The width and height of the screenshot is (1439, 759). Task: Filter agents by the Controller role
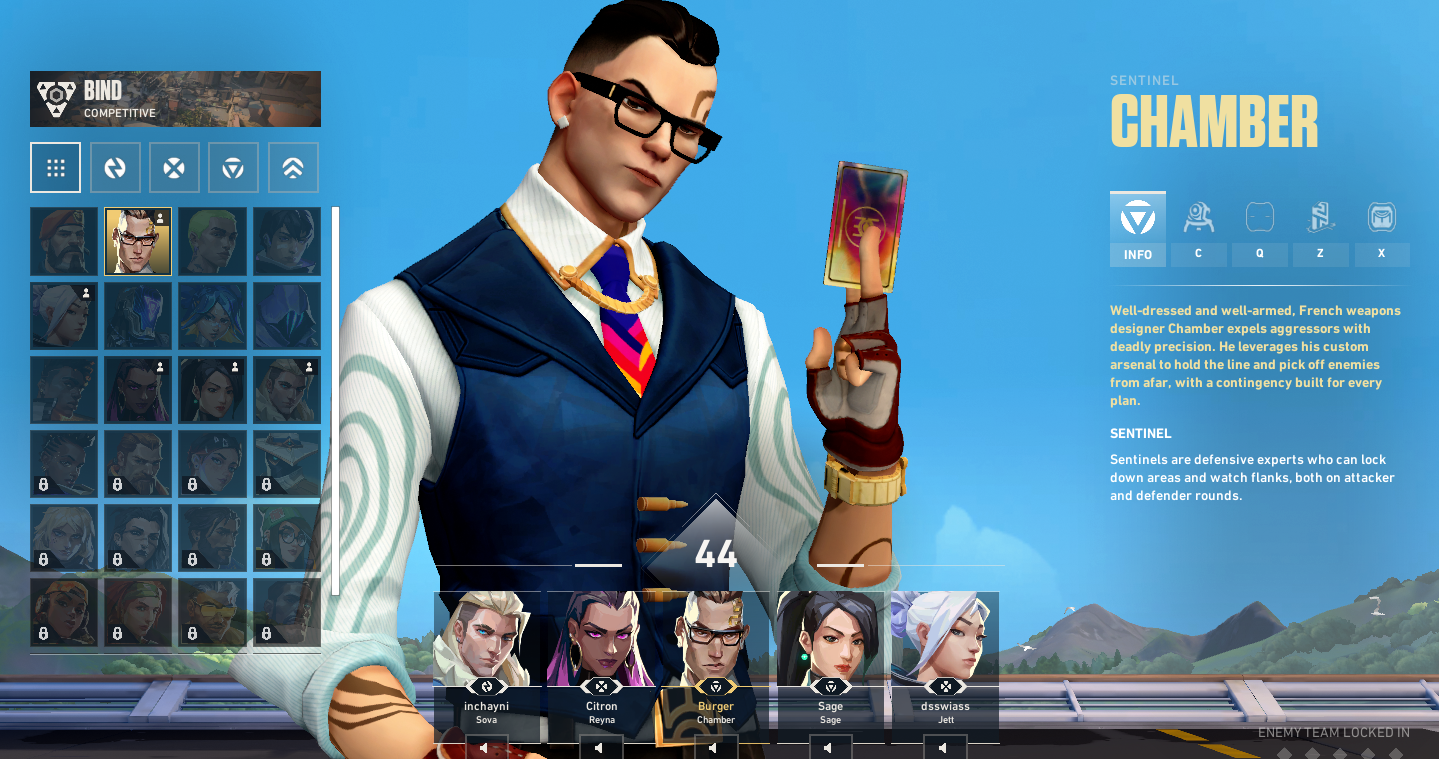coord(293,167)
